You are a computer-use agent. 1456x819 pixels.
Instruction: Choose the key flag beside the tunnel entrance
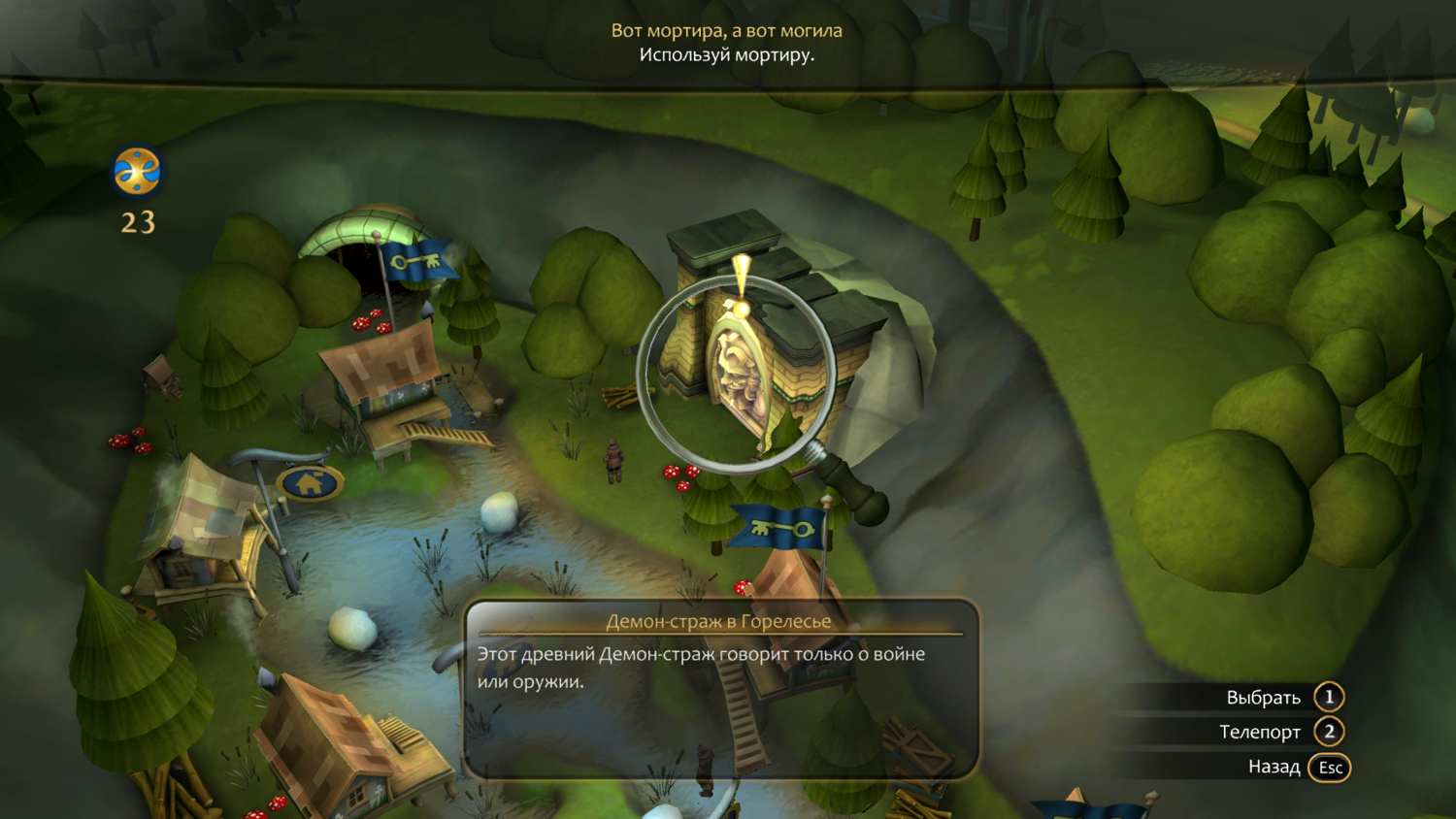(417, 260)
